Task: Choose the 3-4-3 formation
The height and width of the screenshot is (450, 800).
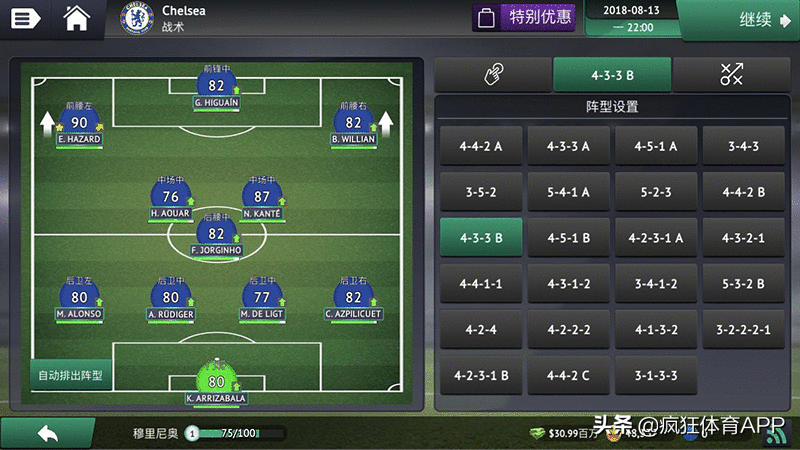Action: click(743, 146)
